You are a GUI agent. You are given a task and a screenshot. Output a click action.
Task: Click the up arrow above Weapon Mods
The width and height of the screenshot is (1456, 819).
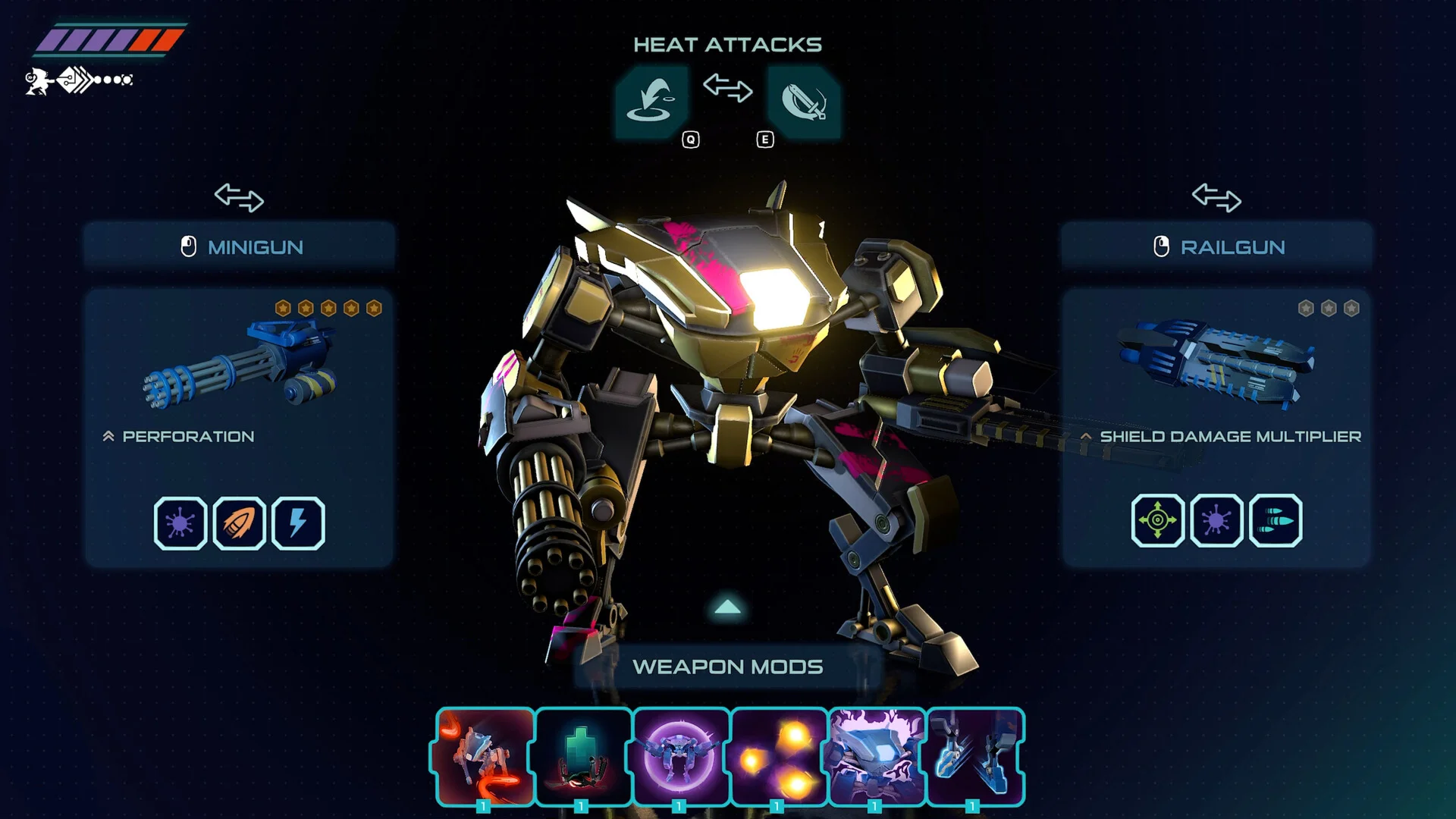pyautogui.click(x=727, y=607)
